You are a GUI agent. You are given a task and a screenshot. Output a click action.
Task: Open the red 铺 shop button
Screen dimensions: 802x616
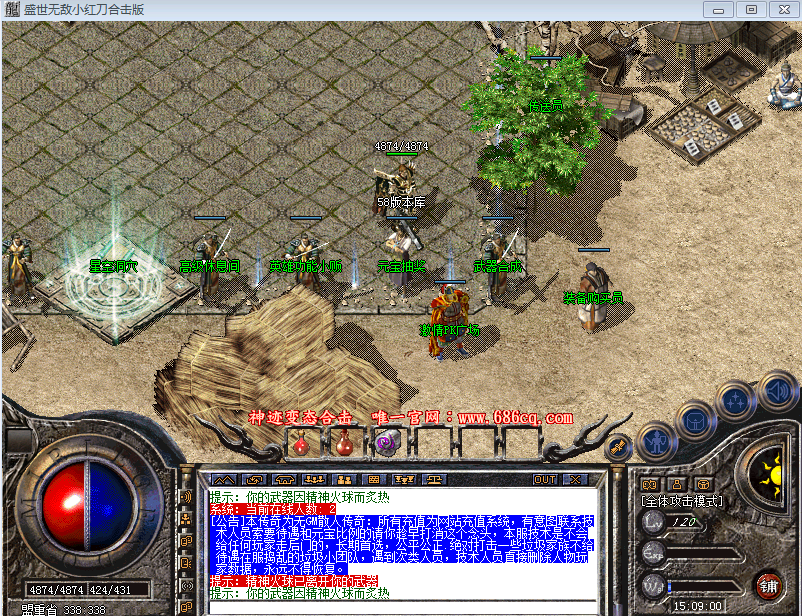point(769,584)
